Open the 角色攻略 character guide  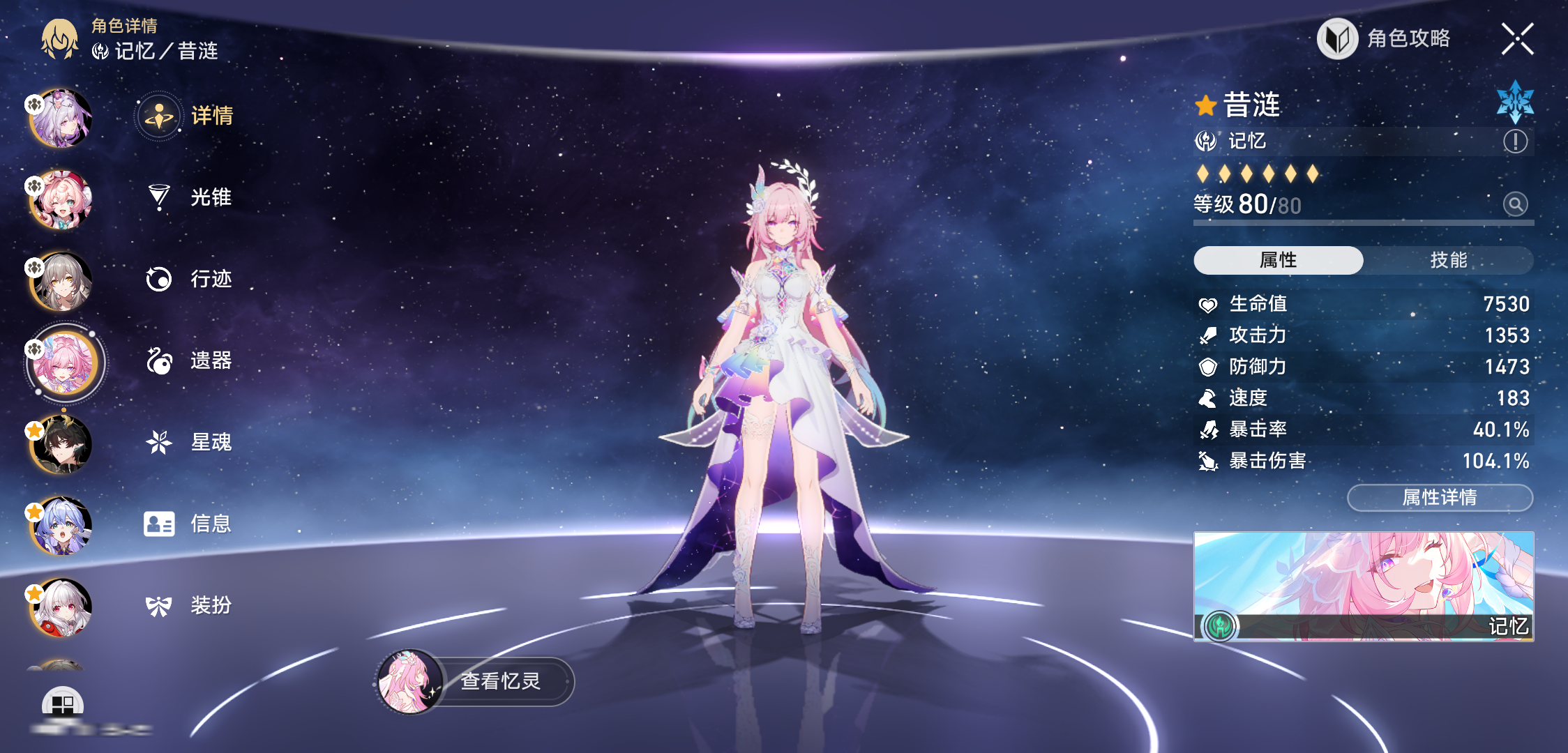[1385, 38]
